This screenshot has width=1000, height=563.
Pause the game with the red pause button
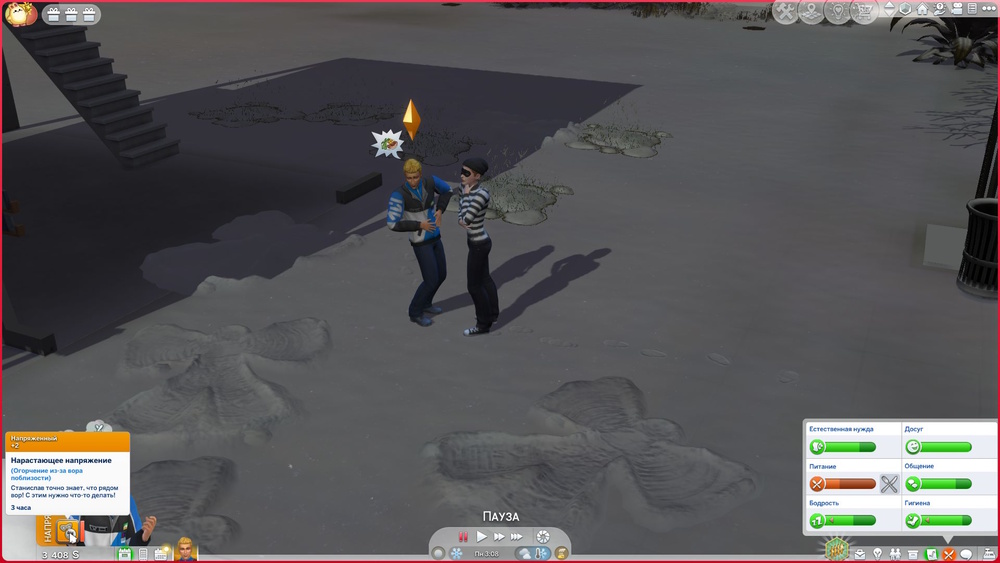[x=463, y=537]
